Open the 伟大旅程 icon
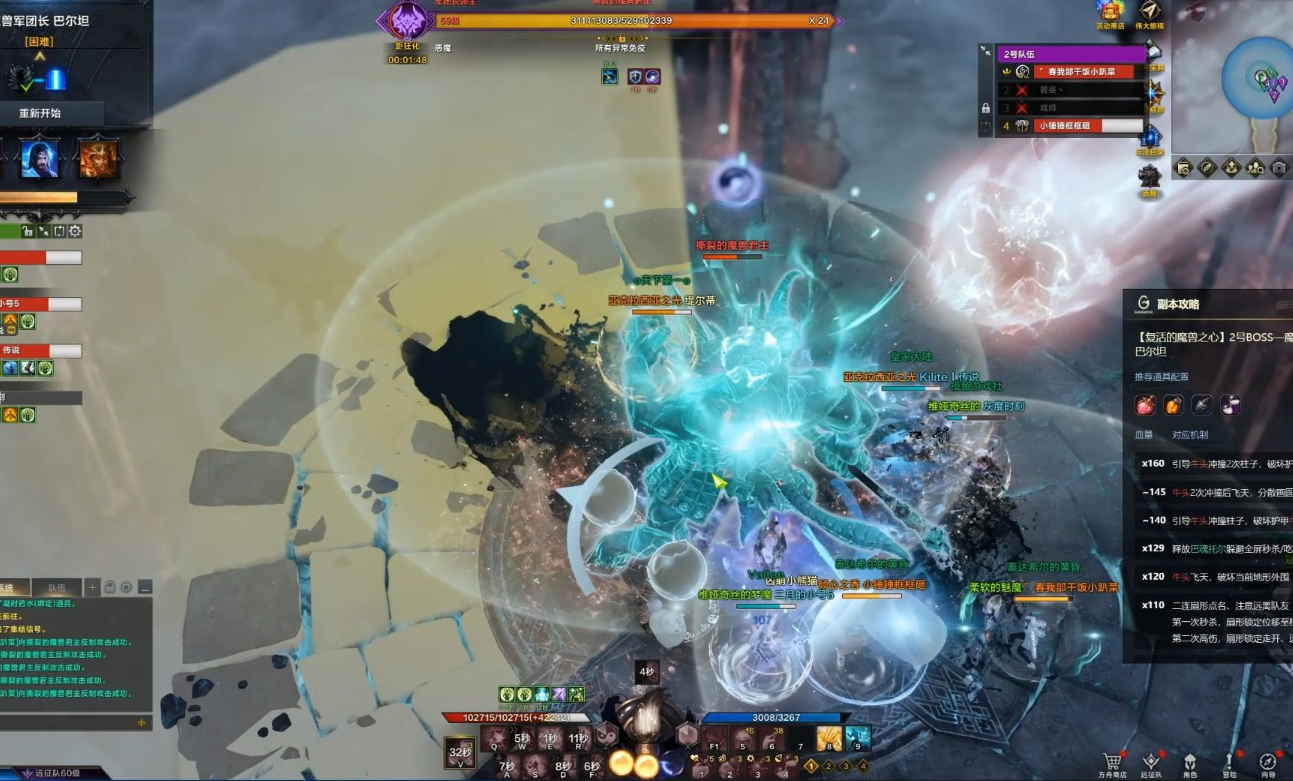Viewport: 1293px width, 781px height. pos(1152,12)
